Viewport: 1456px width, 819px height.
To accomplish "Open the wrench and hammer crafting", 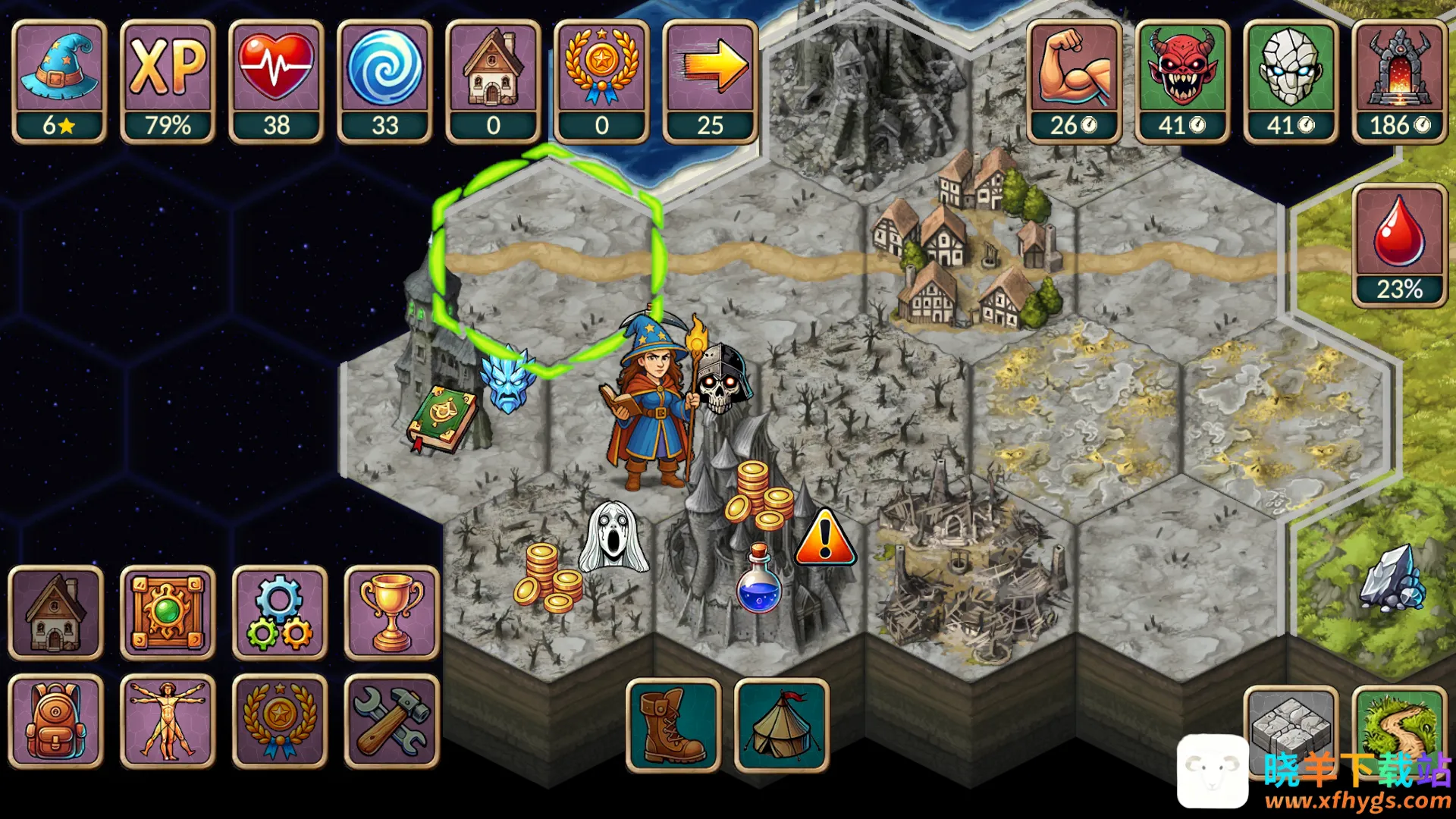I will [x=391, y=721].
